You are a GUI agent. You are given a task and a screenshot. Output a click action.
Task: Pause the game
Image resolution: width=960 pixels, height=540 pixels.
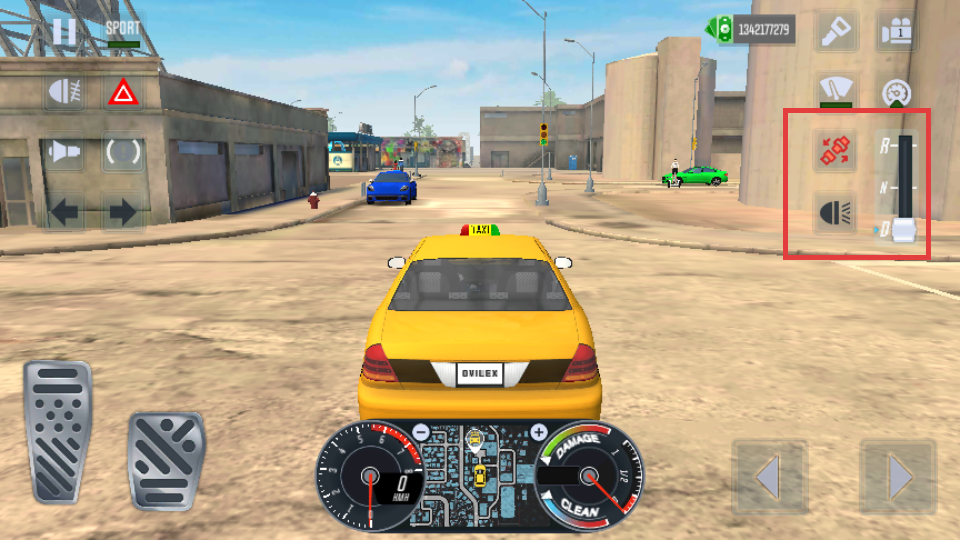coord(64,31)
